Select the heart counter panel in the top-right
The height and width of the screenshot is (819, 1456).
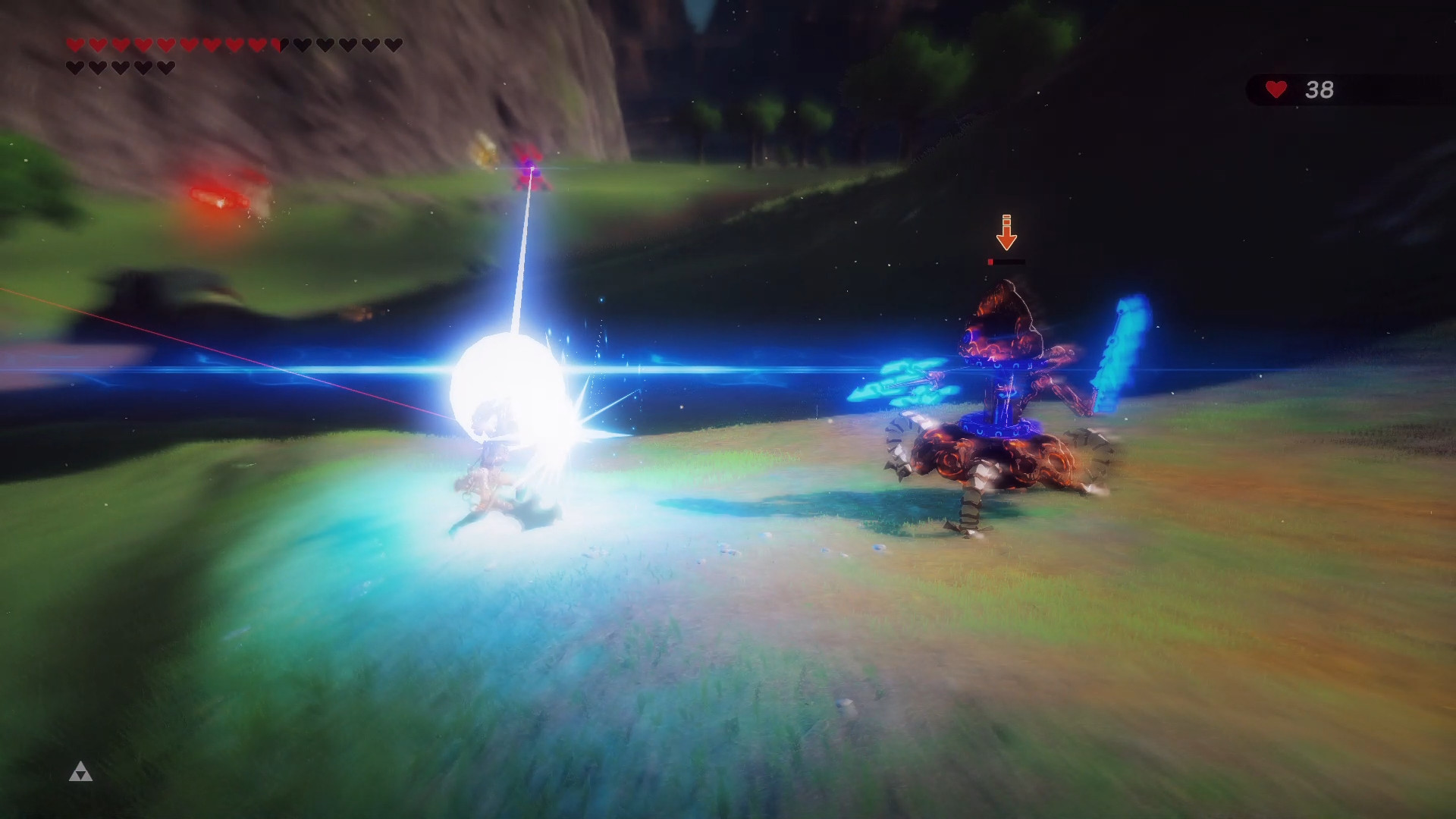1299,89
